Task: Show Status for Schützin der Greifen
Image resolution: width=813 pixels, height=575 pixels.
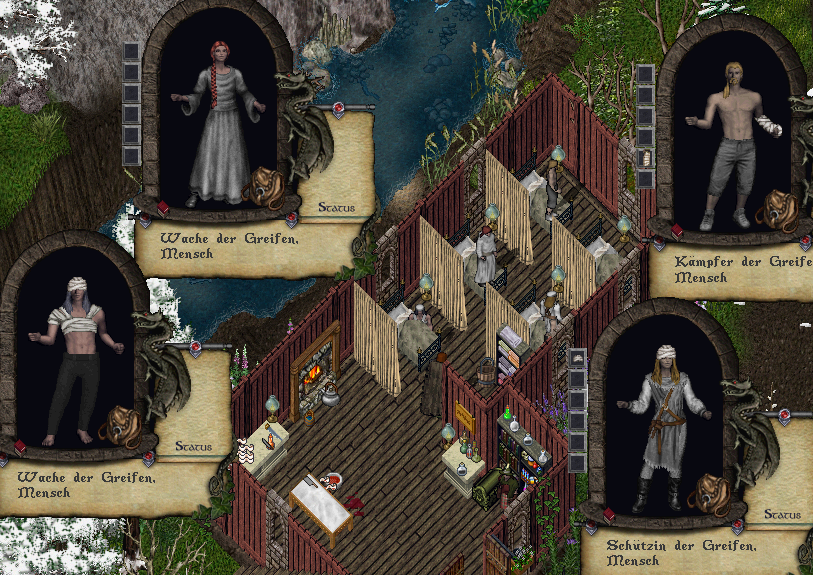Action: click(783, 514)
